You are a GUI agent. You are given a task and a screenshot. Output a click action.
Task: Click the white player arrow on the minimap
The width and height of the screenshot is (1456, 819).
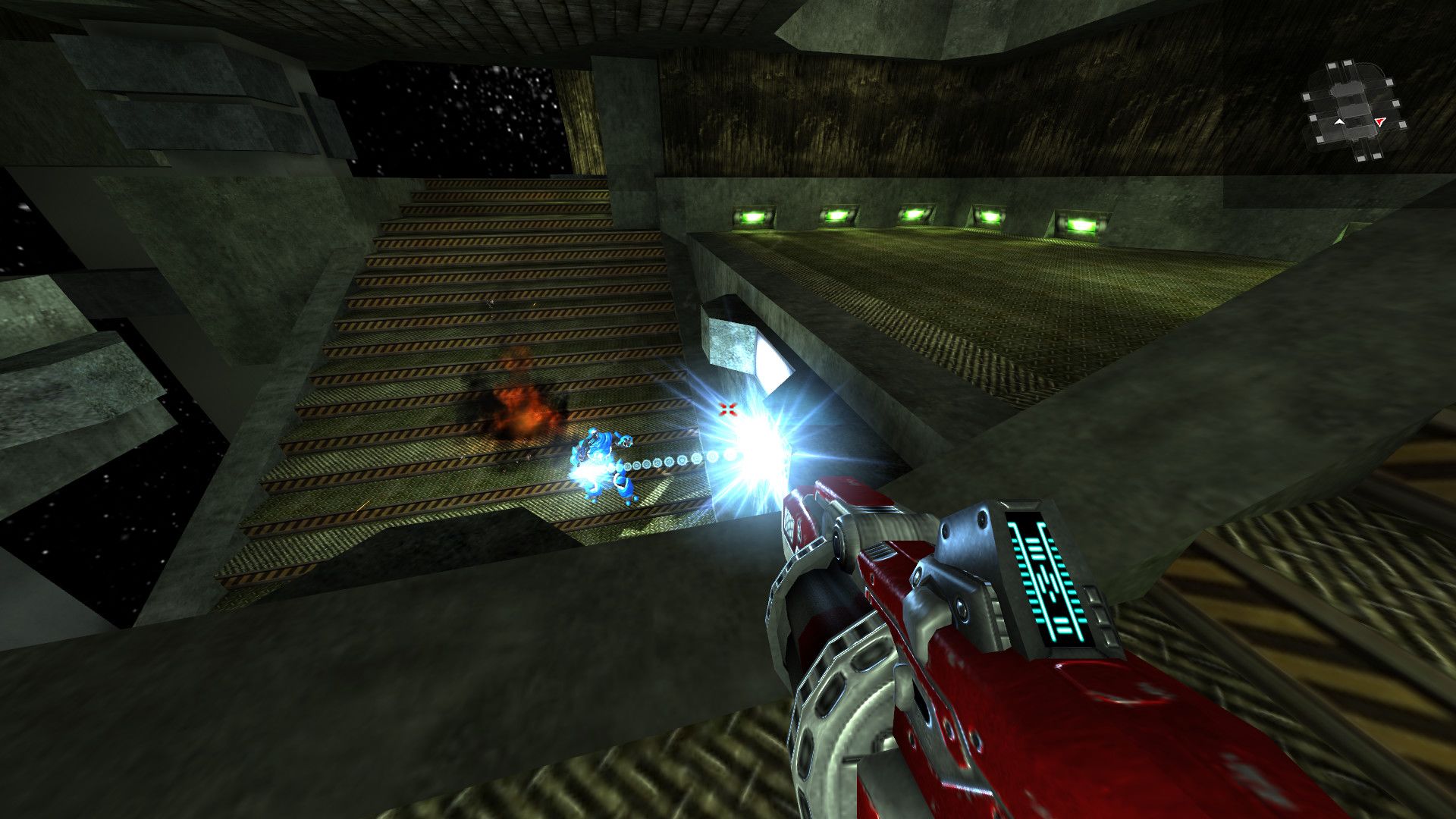coord(1340,122)
